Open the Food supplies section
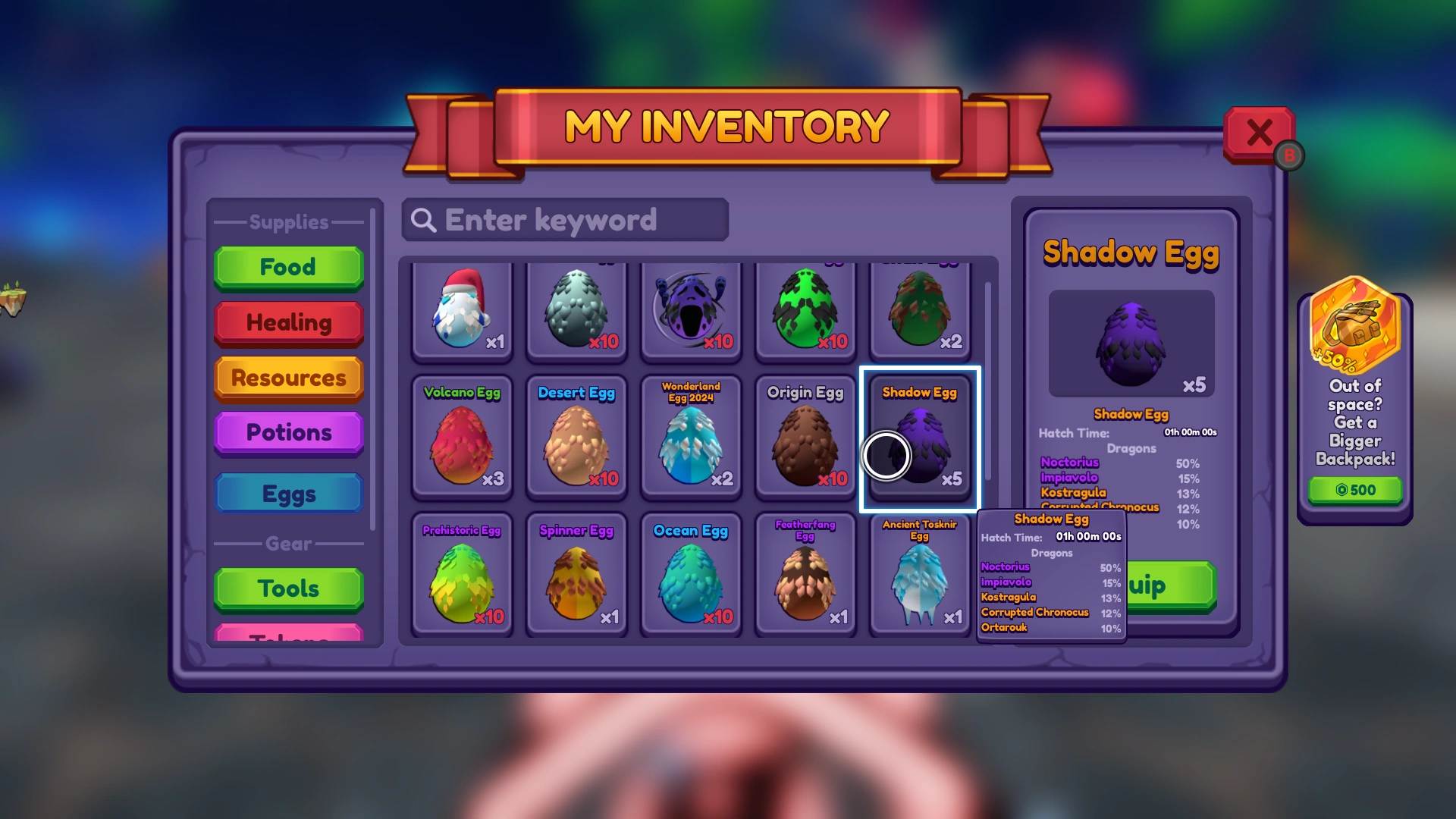The image size is (1456, 819). [288, 267]
